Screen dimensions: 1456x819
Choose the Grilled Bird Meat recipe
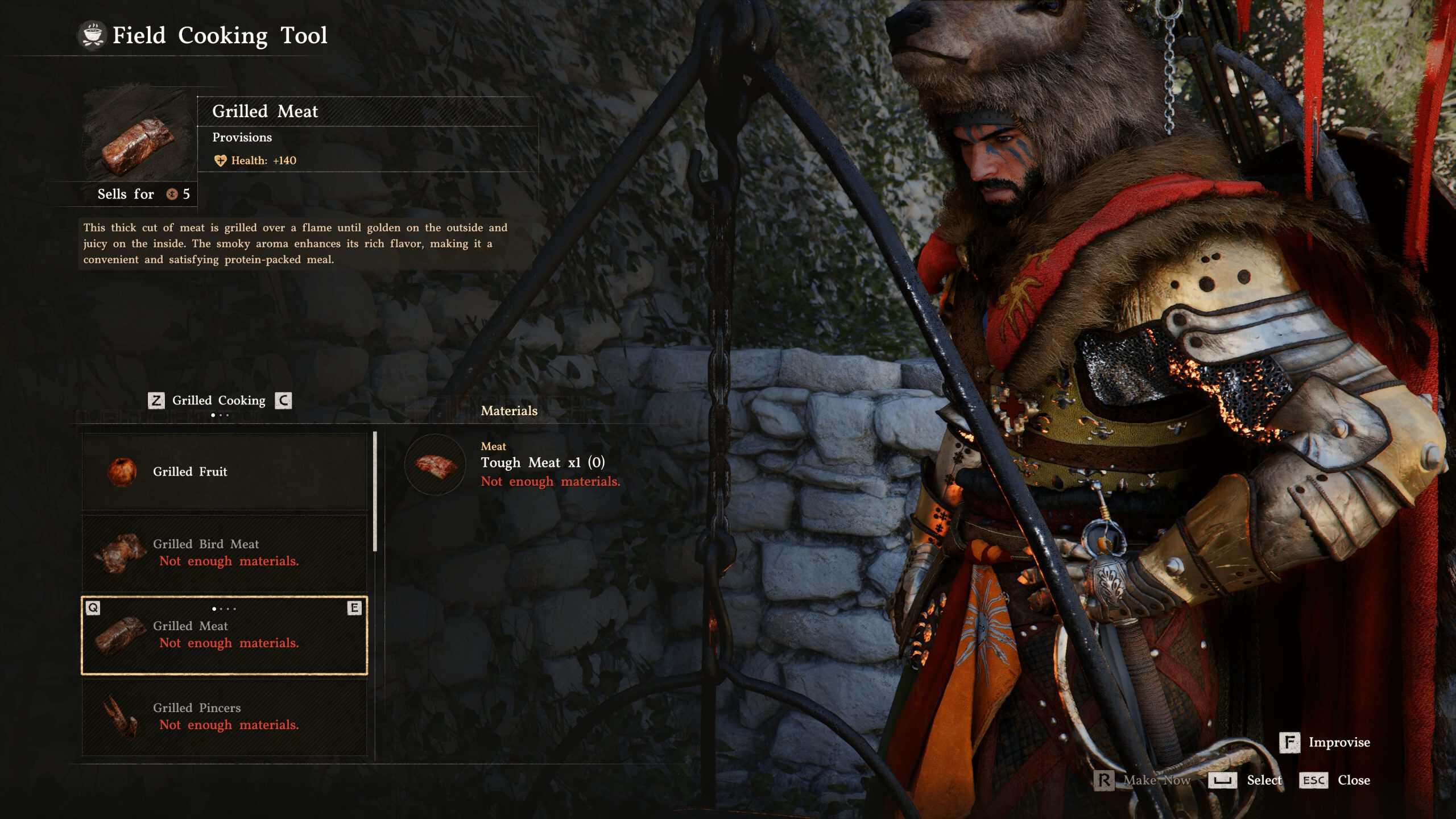point(224,553)
